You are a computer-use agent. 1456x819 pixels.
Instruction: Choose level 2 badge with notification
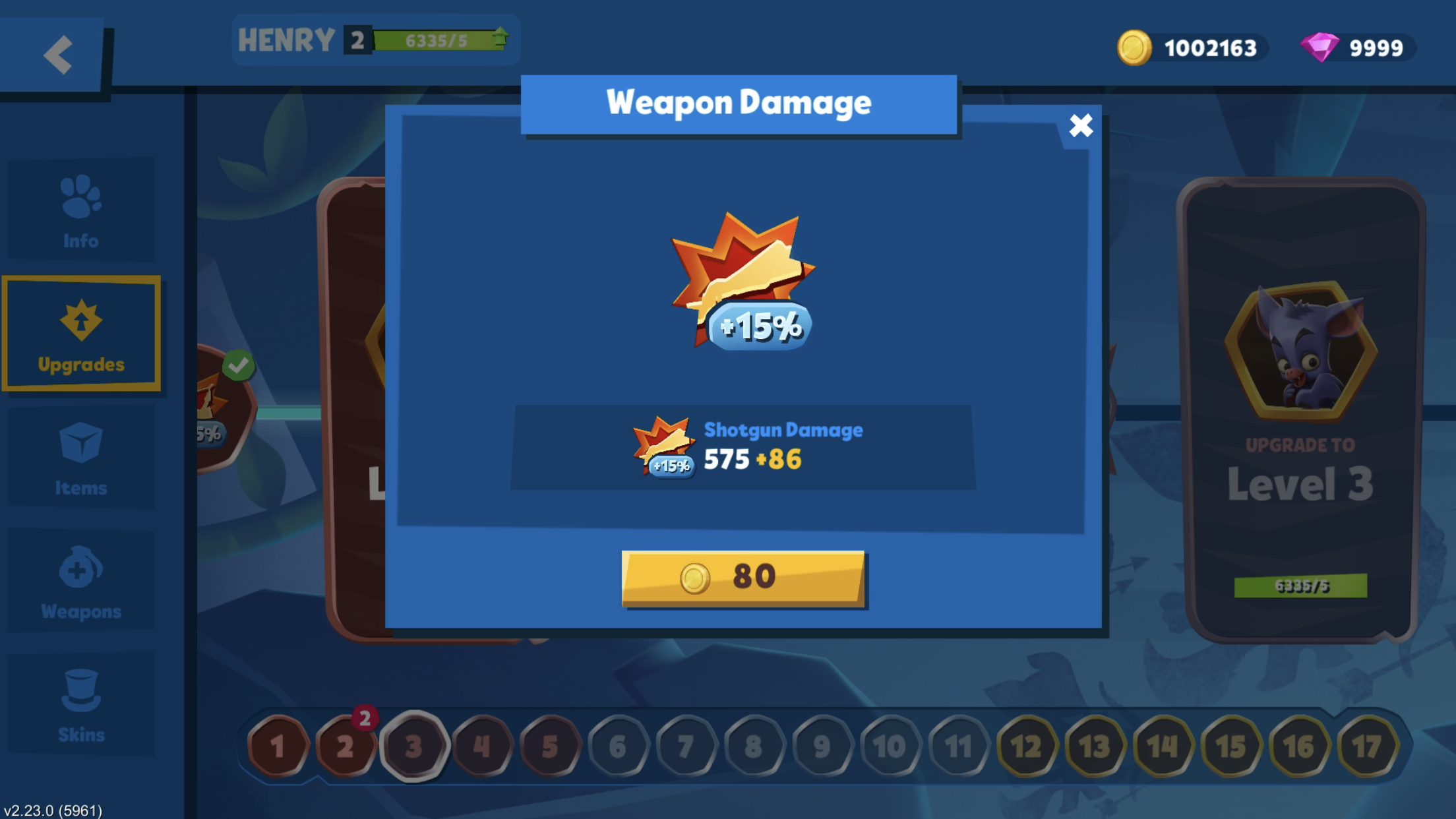(x=346, y=747)
